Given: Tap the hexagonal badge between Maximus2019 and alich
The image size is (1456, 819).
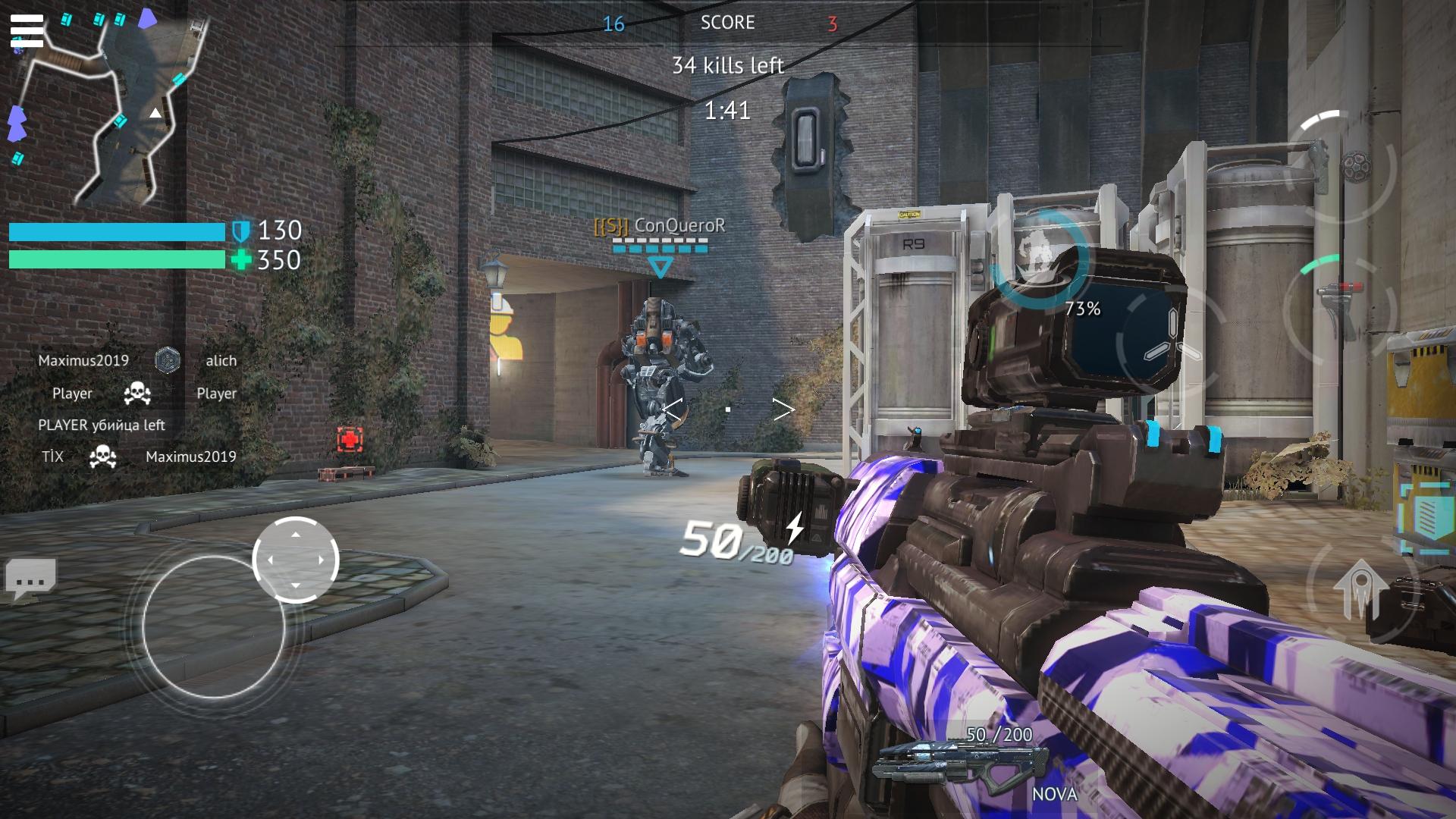Looking at the screenshot, I should 168,361.
